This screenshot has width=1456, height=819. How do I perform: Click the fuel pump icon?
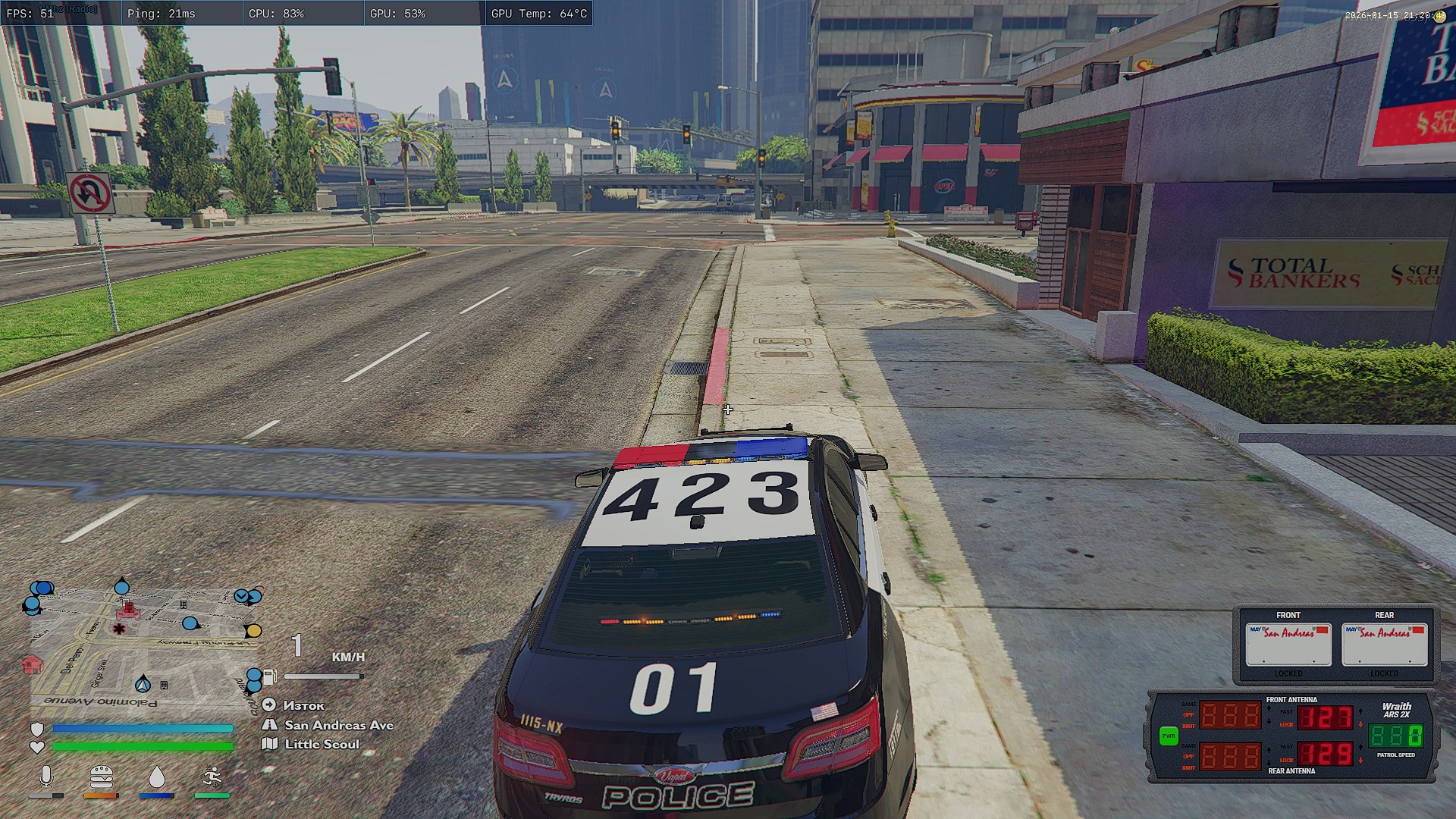(270, 676)
